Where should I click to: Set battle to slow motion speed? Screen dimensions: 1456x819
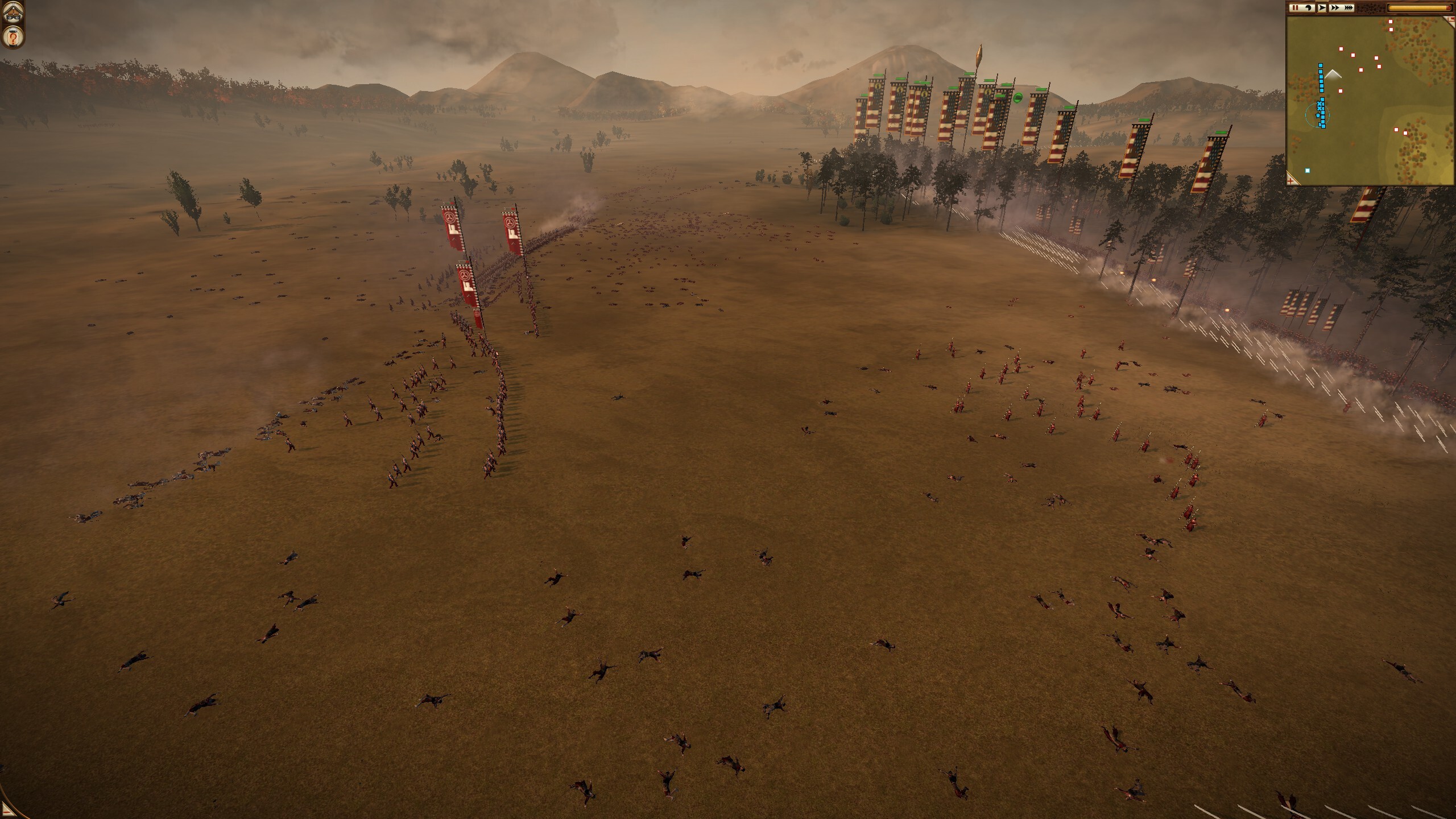click(x=1308, y=8)
